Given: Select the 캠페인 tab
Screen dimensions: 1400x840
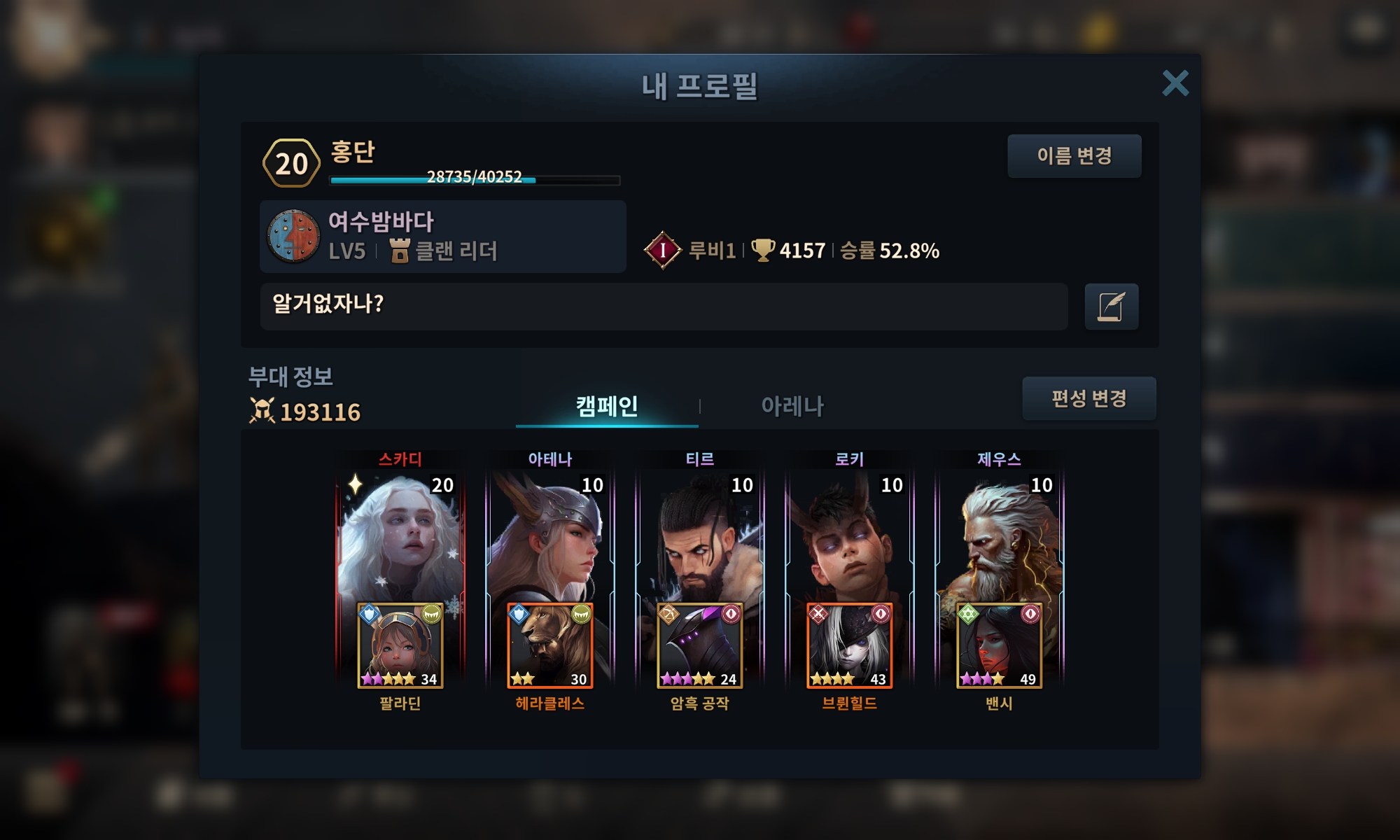Looking at the screenshot, I should (x=607, y=406).
